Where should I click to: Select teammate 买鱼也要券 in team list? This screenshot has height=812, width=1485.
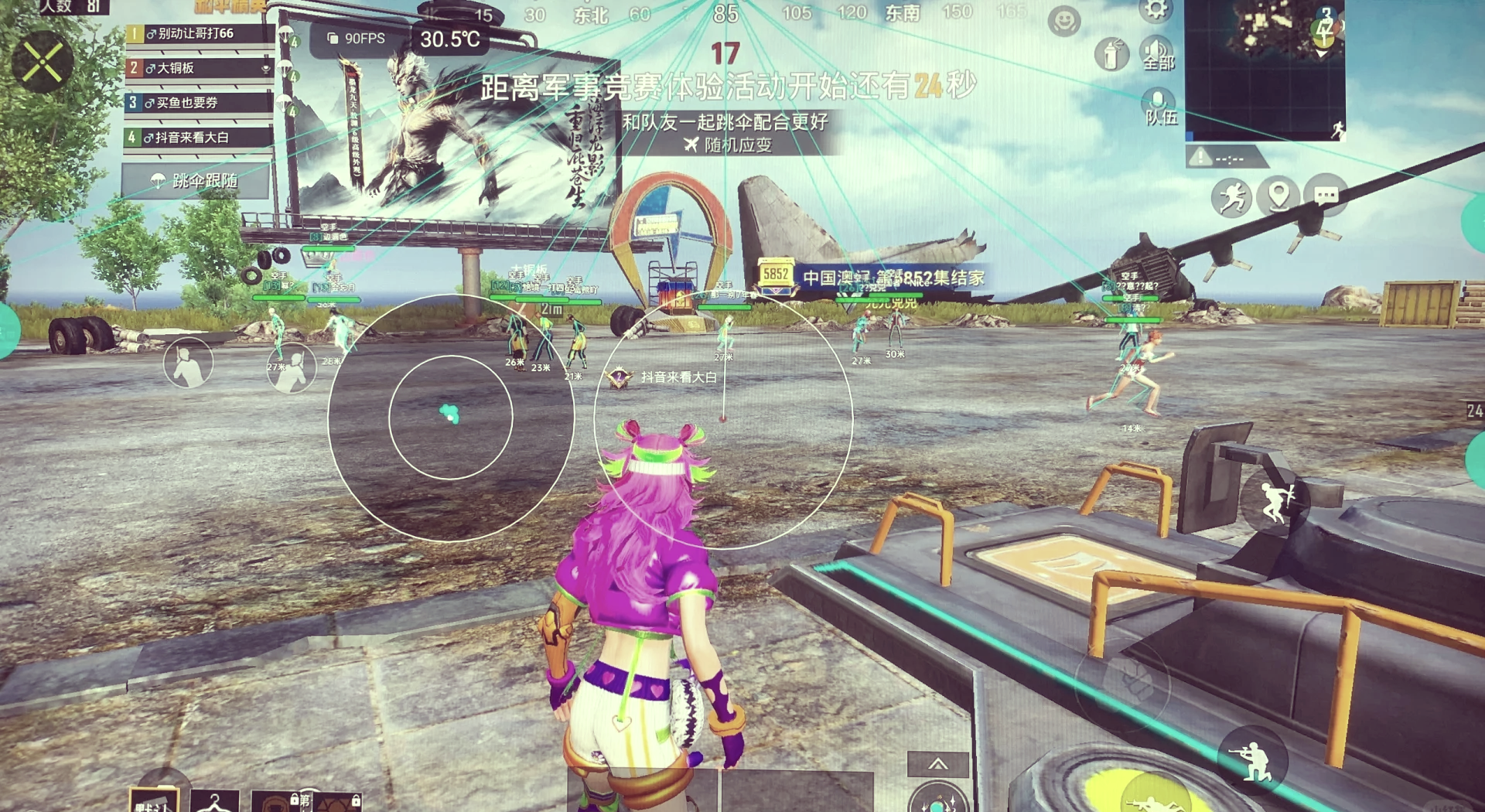point(199,103)
